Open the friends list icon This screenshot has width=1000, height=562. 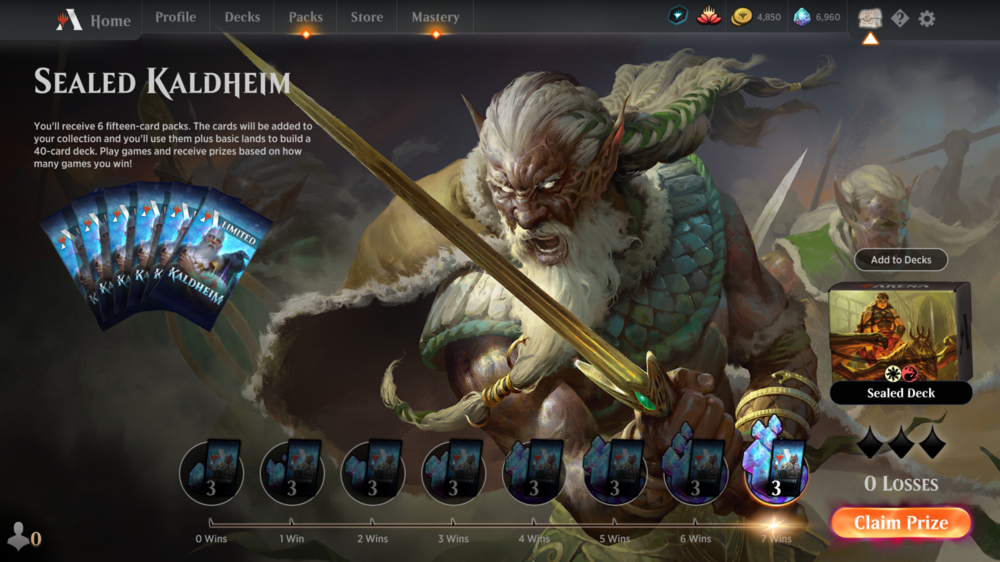[23, 537]
